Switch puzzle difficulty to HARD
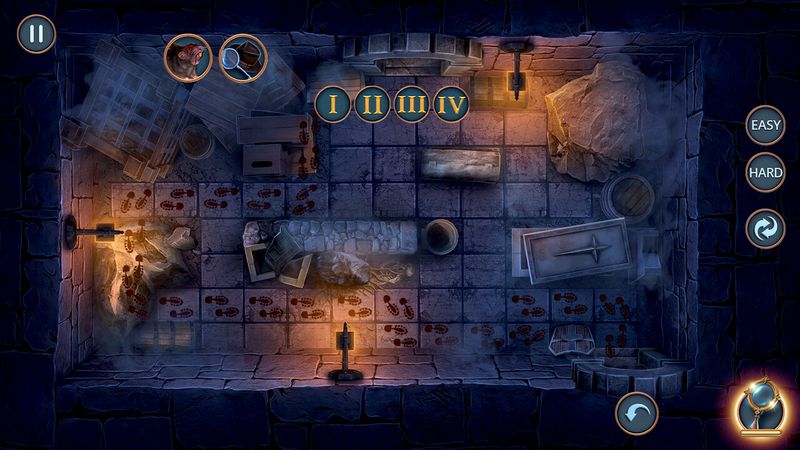 tap(766, 173)
